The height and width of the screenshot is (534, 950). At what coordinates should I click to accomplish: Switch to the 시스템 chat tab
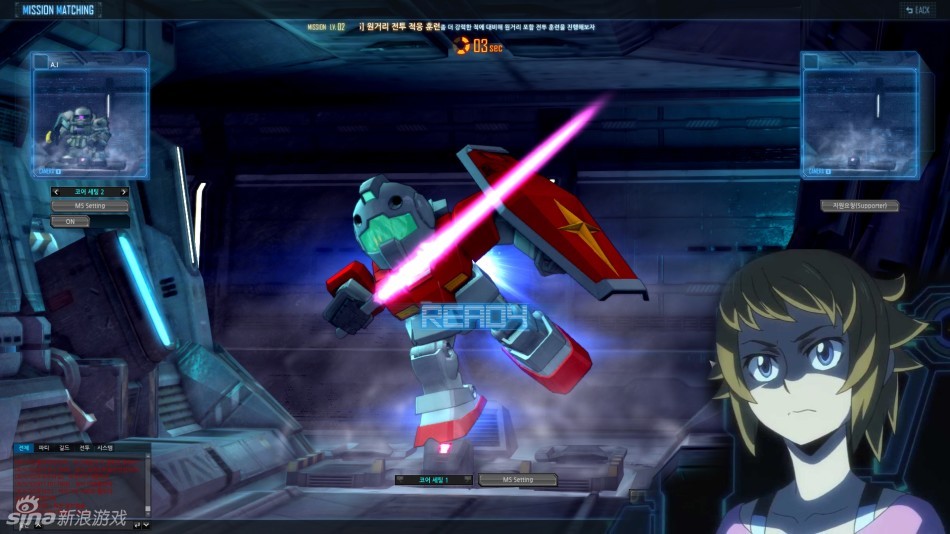(x=105, y=448)
